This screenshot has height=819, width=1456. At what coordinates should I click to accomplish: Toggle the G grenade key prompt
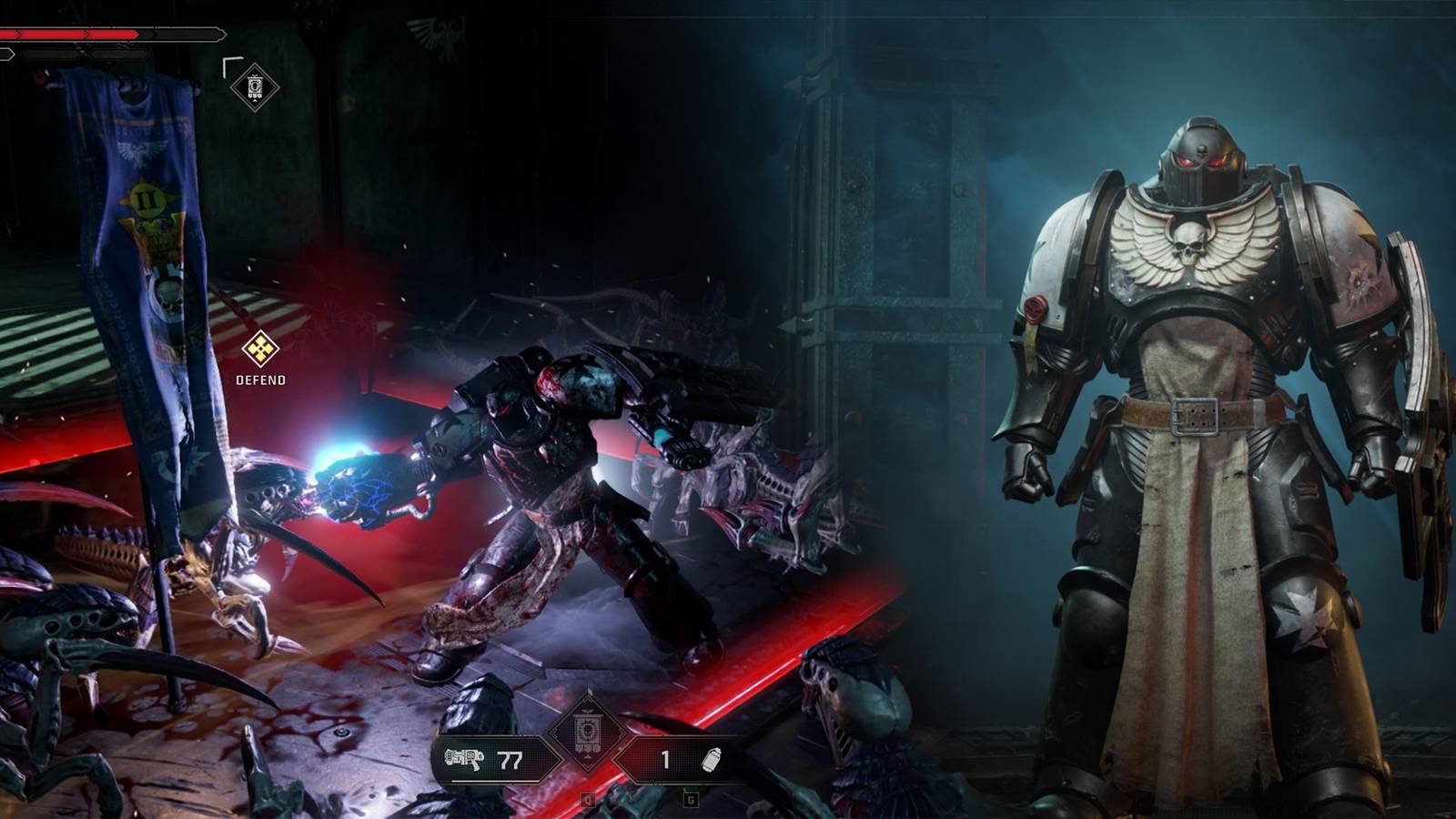(692, 800)
